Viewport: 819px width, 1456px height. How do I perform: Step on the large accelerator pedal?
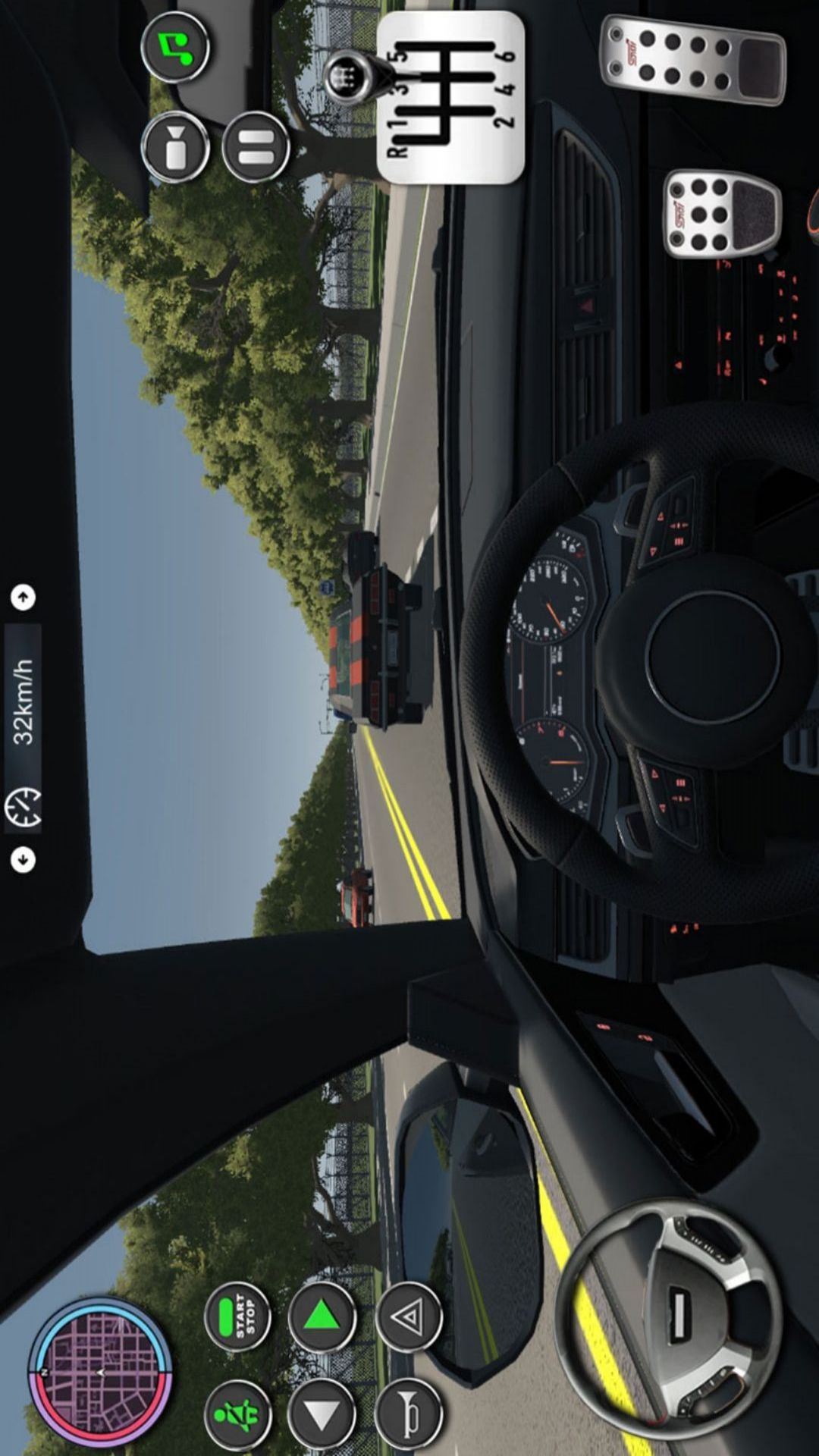coord(693,61)
